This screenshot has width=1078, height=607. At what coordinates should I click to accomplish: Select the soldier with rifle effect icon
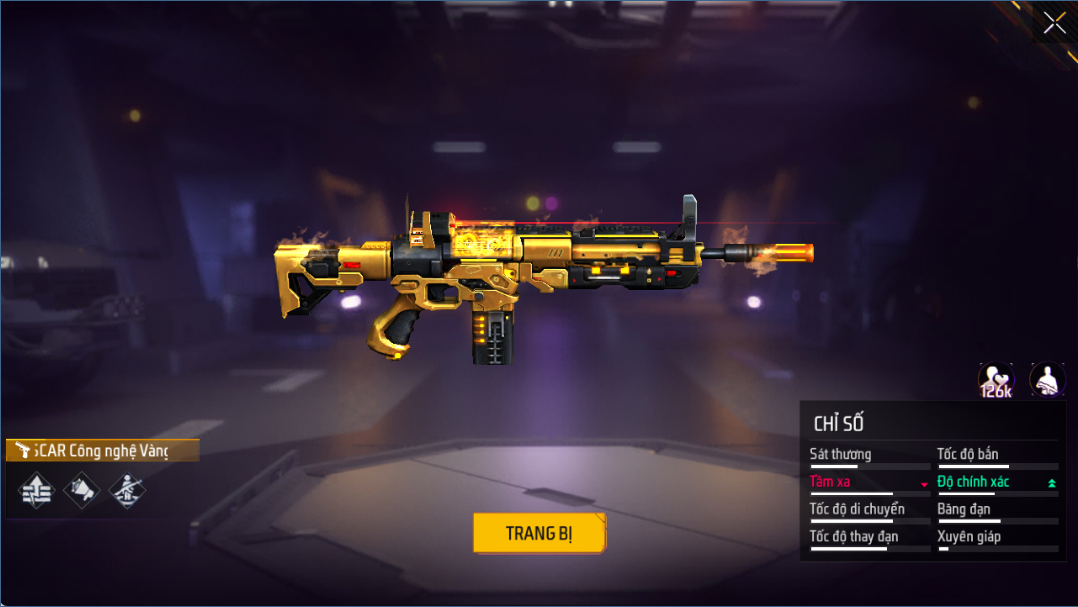(126, 490)
